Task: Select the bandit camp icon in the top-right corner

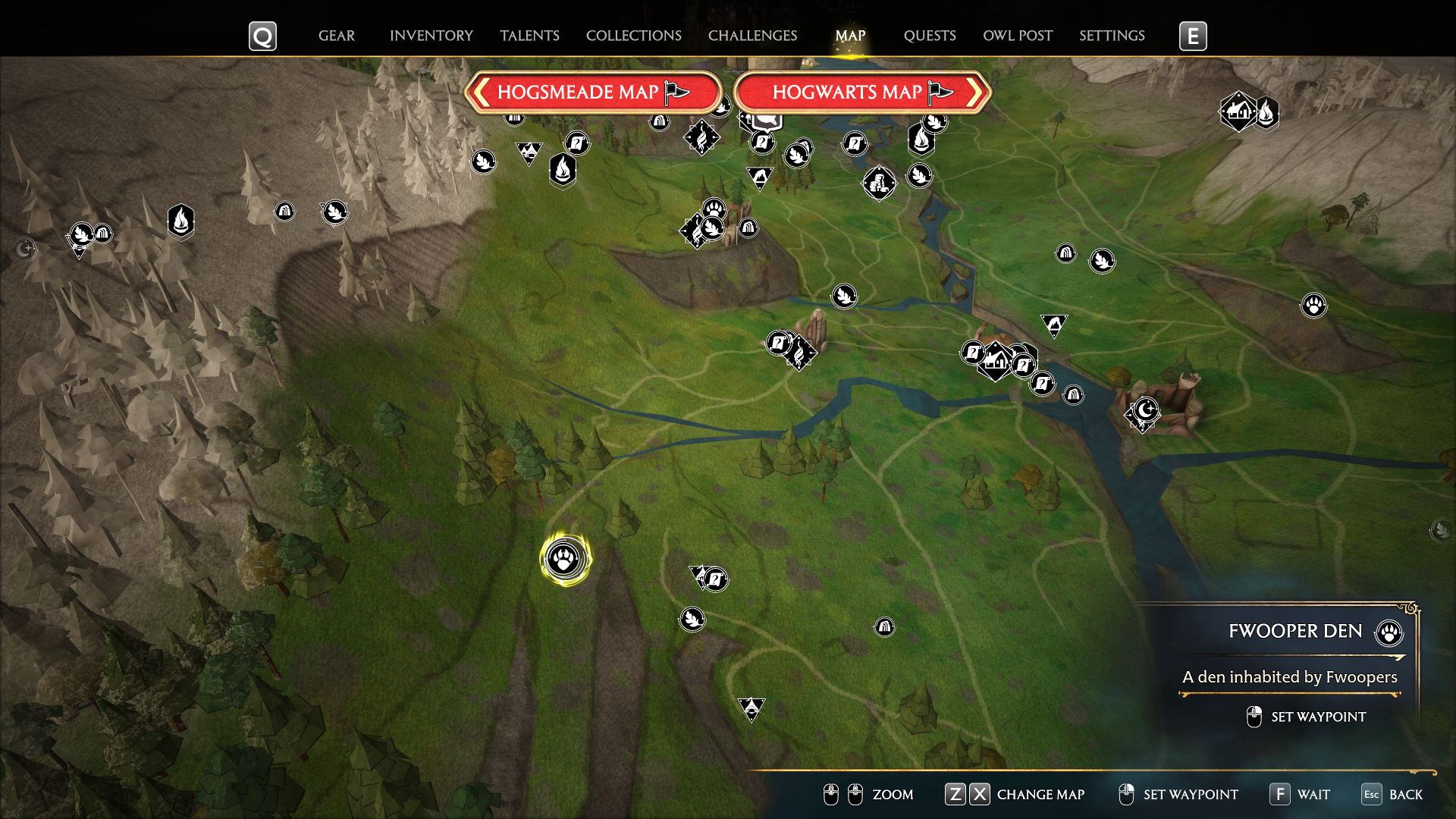Action: (1238, 111)
